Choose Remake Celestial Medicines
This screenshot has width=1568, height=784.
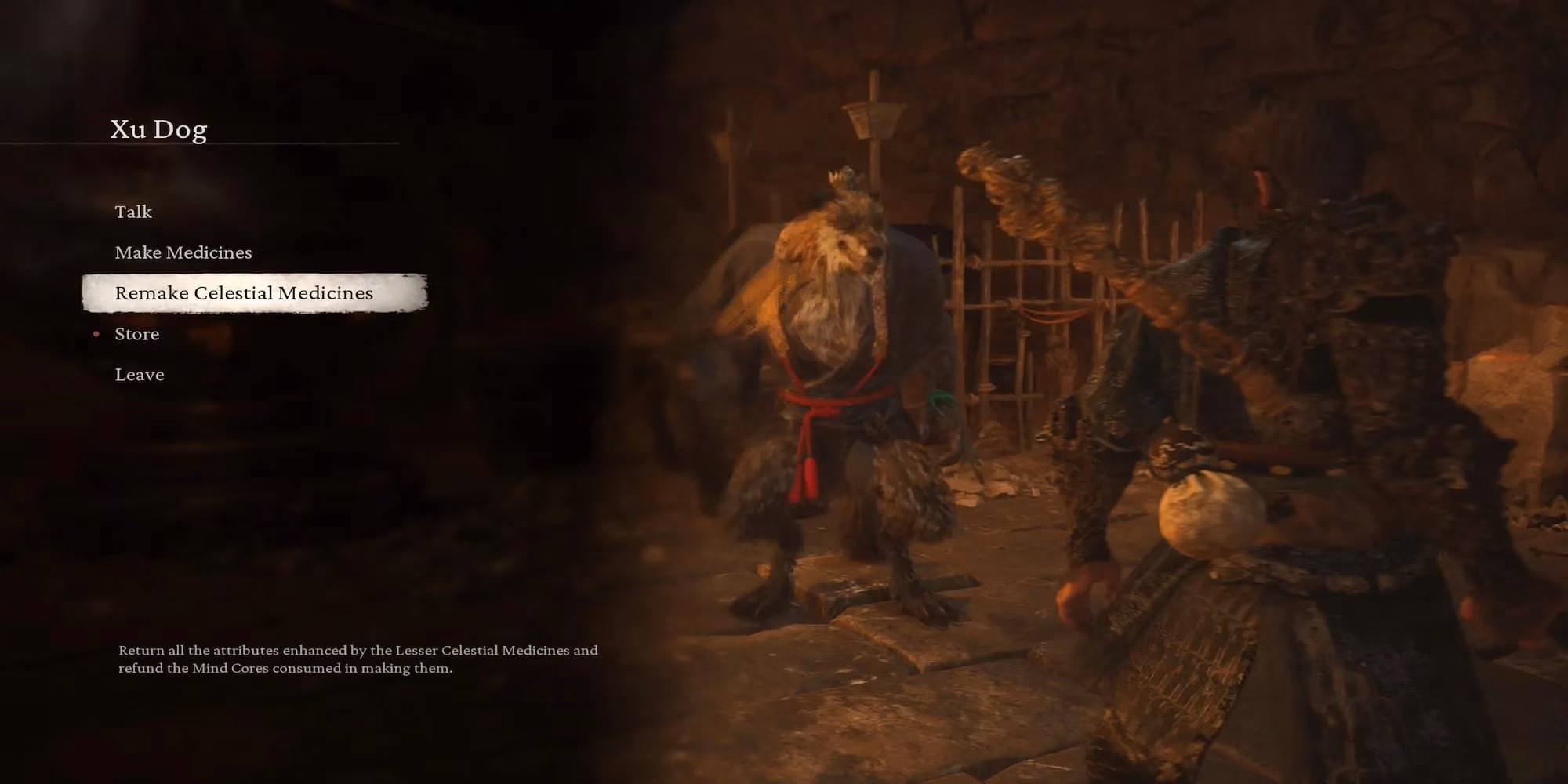coord(244,293)
